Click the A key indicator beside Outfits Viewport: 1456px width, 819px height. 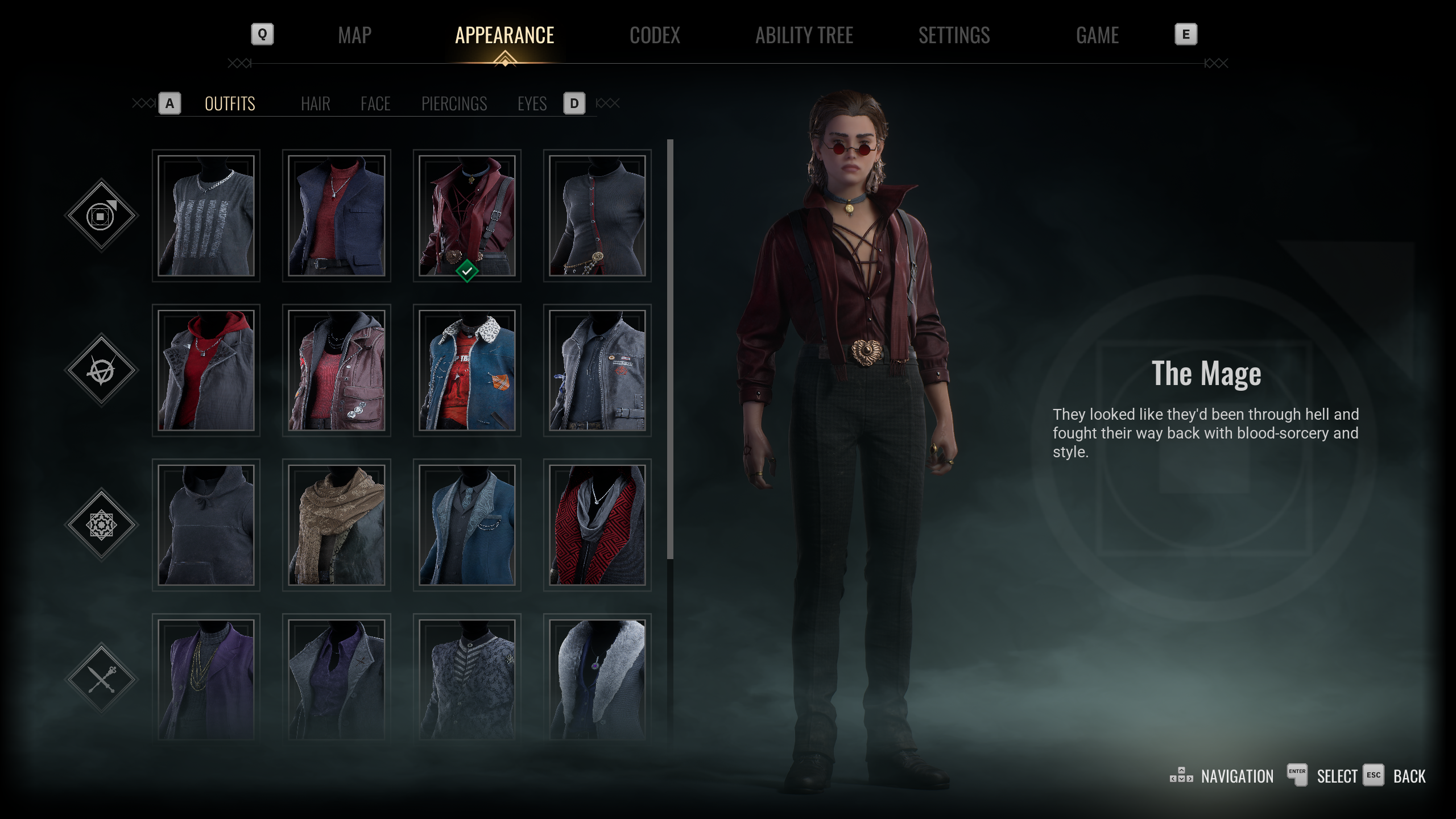coord(169,103)
